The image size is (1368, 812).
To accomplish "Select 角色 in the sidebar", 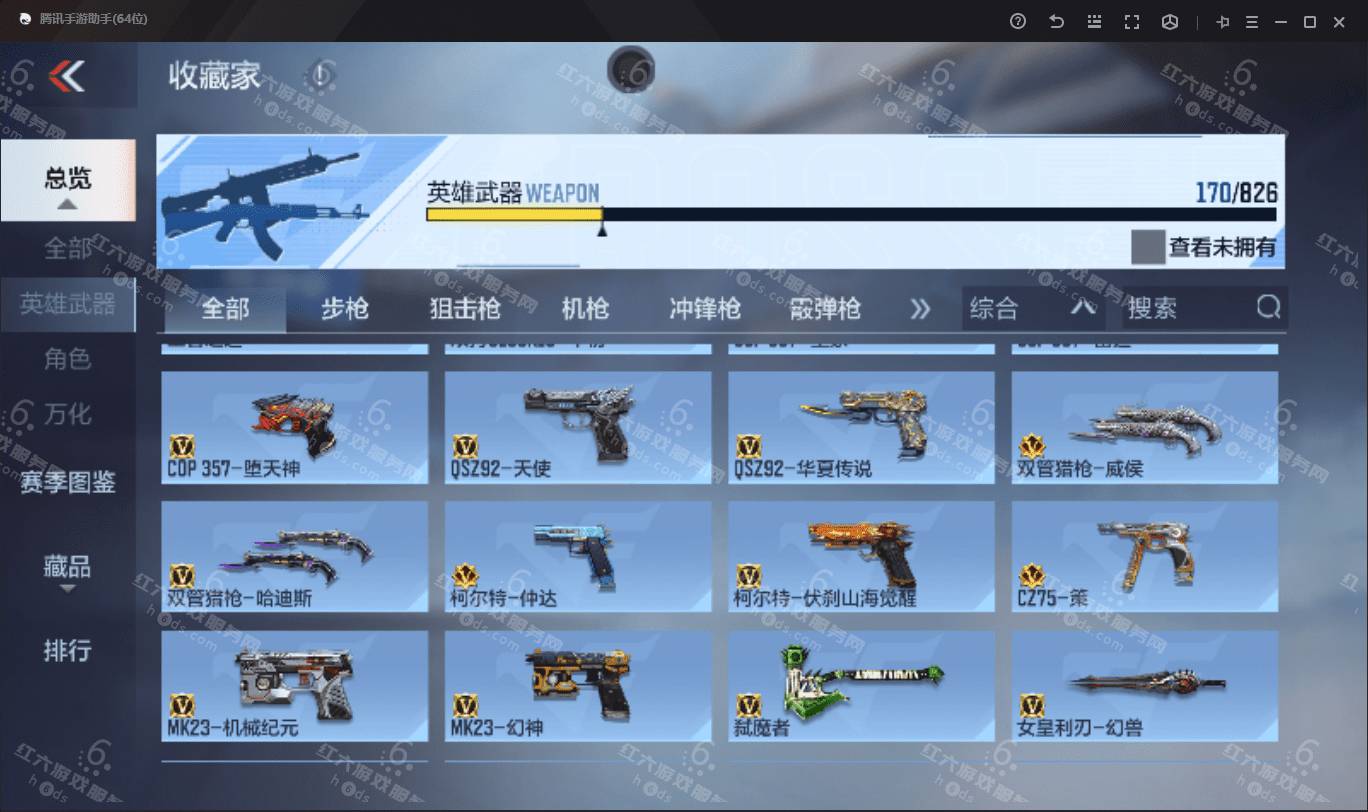I will coord(67,358).
